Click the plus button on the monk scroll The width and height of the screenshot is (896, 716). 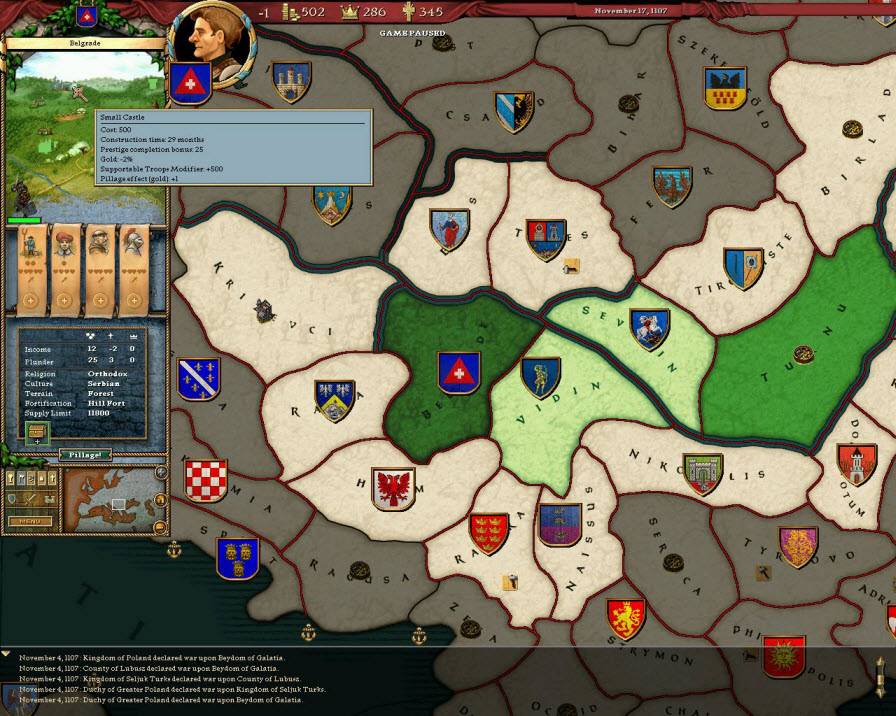point(99,300)
